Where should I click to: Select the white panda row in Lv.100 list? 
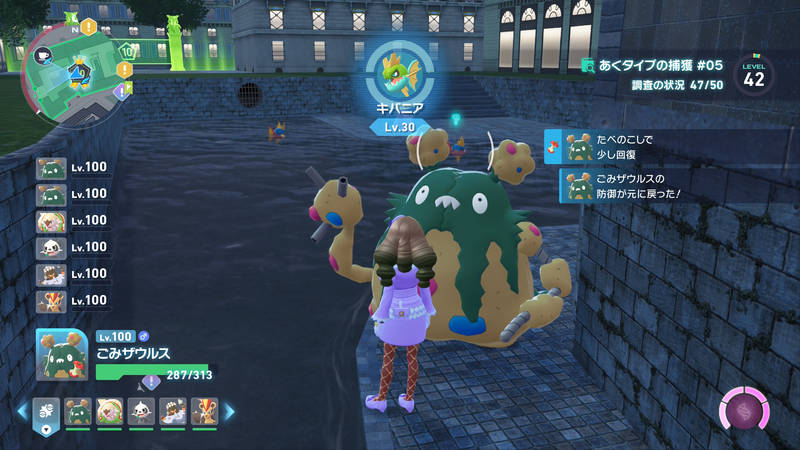(52, 247)
